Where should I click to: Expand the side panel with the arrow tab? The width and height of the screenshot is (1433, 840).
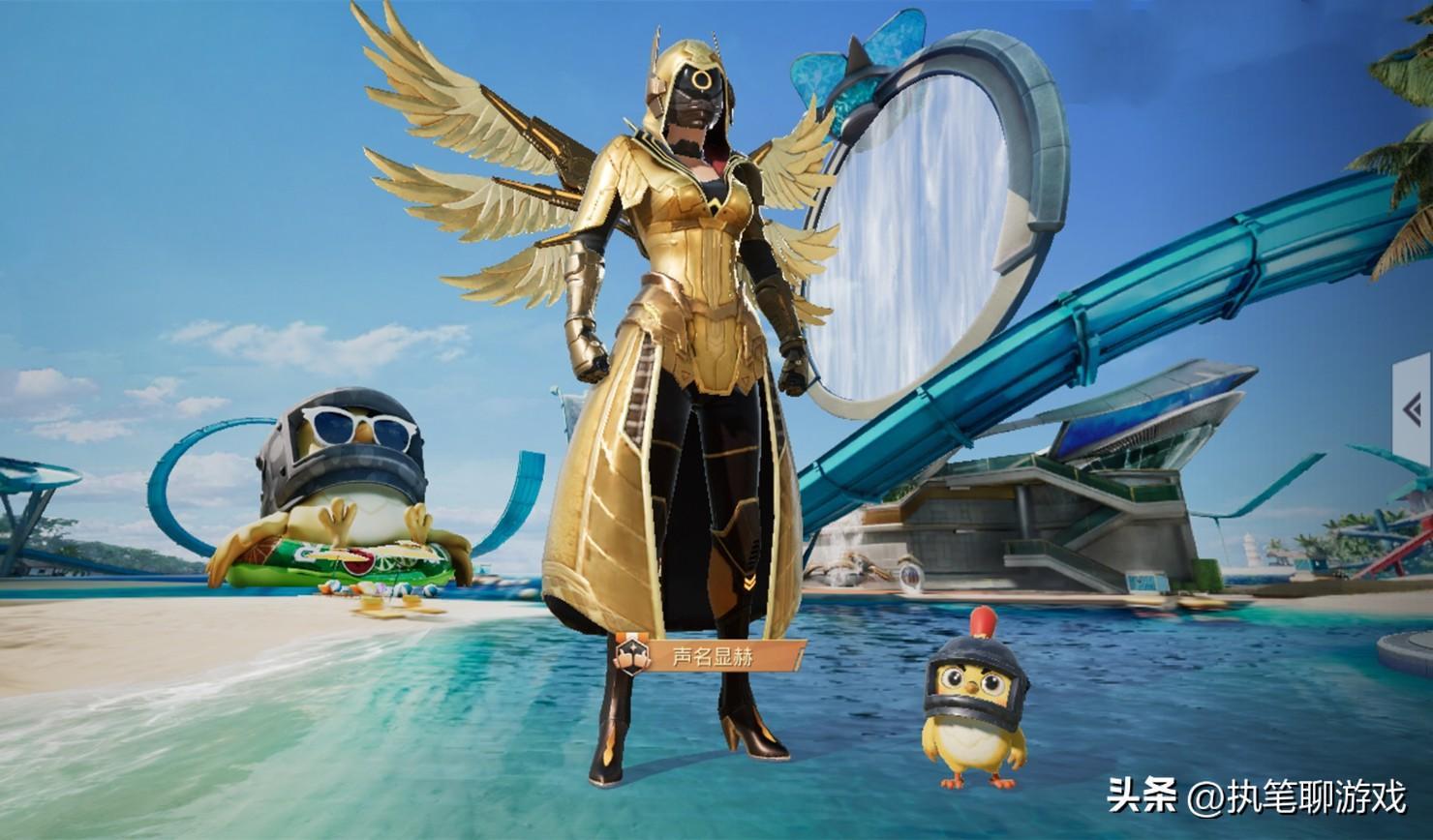tap(1413, 410)
